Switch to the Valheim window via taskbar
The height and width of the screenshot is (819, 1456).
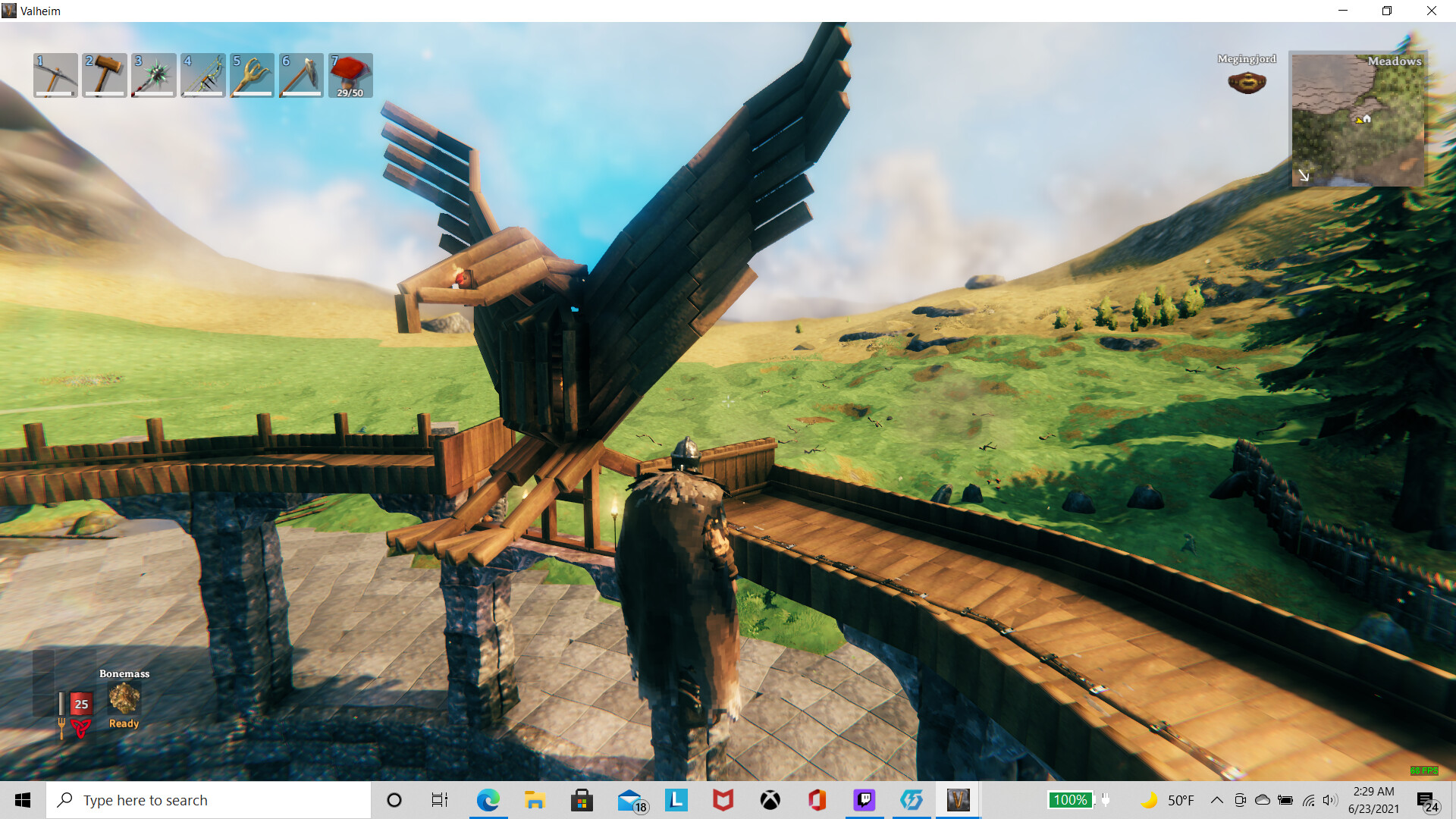[x=958, y=799]
